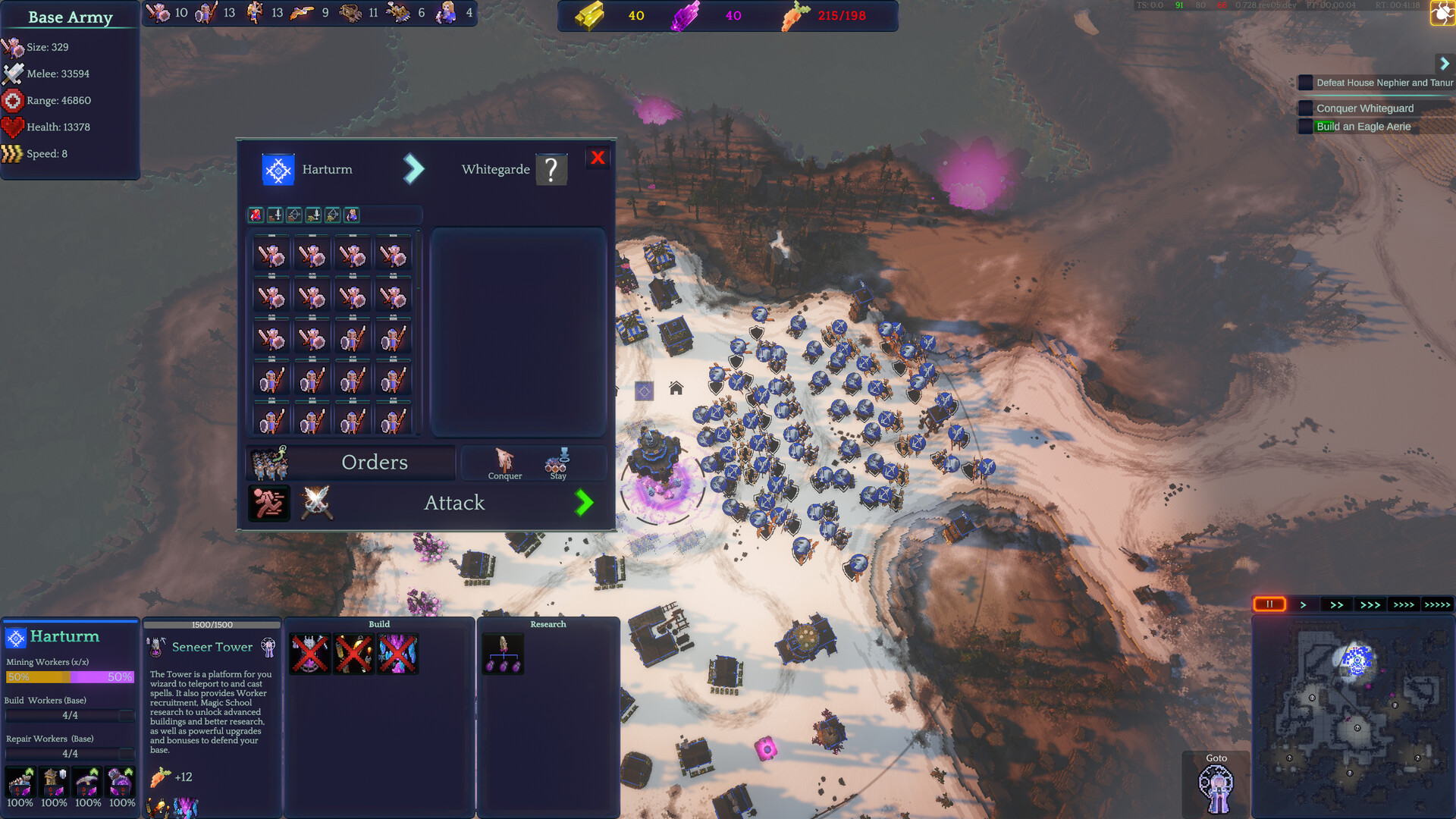
Task: Click the green Attack arrow button
Action: 584,503
